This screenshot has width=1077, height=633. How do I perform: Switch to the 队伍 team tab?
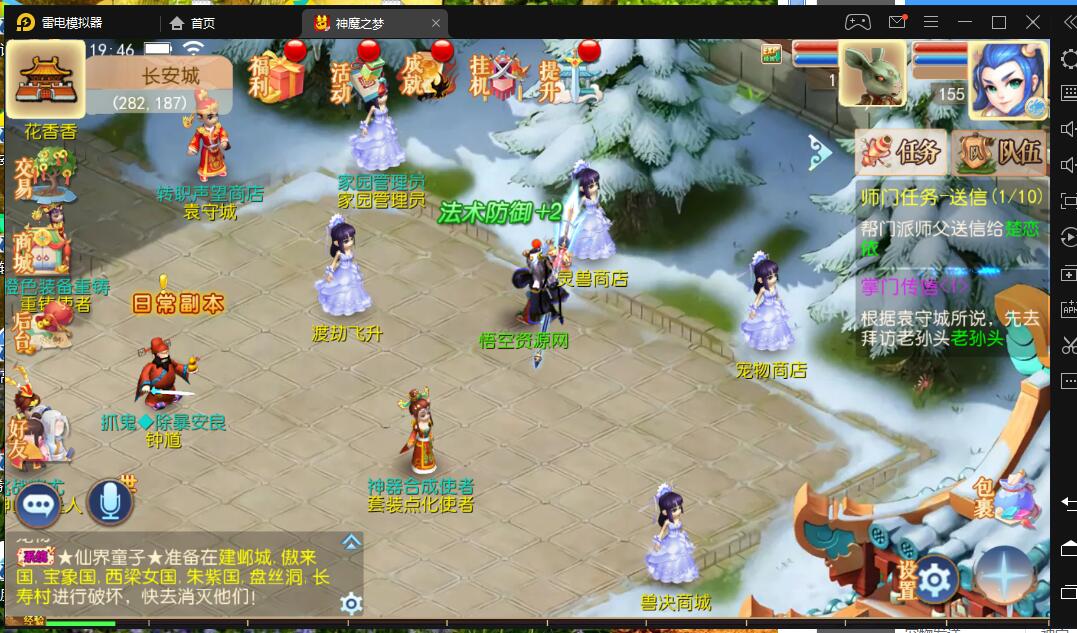point(1000,153)
